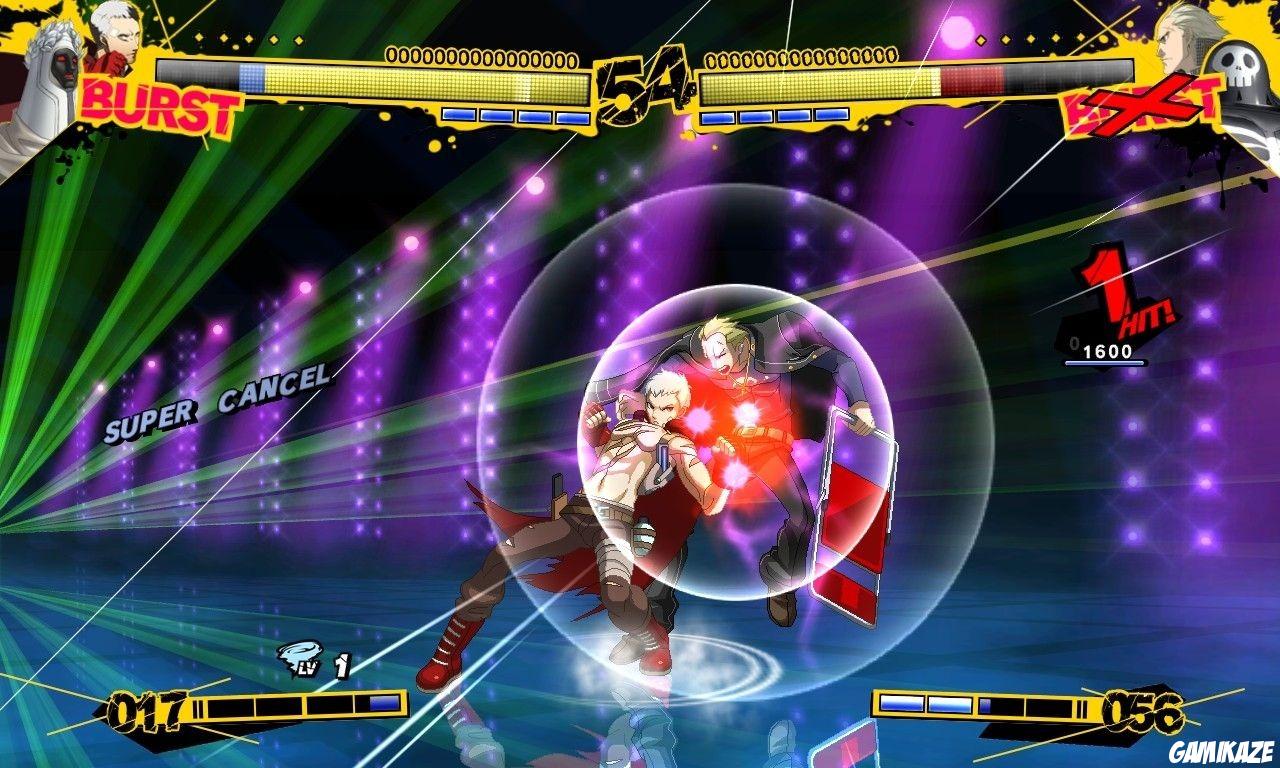Click Kanji's character portrait top-left
Screen dimensions: 1280x768
pos(115,40)
